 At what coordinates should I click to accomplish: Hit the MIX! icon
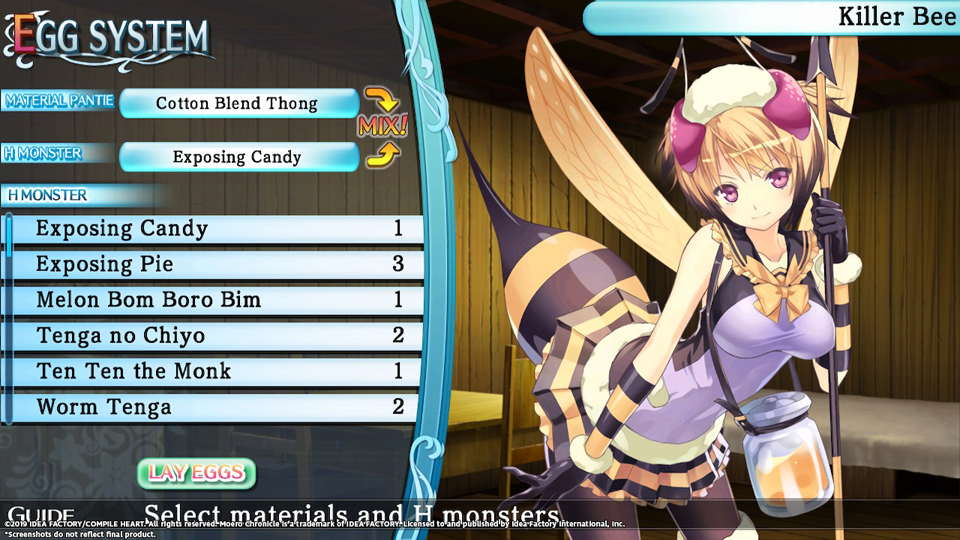382,127
